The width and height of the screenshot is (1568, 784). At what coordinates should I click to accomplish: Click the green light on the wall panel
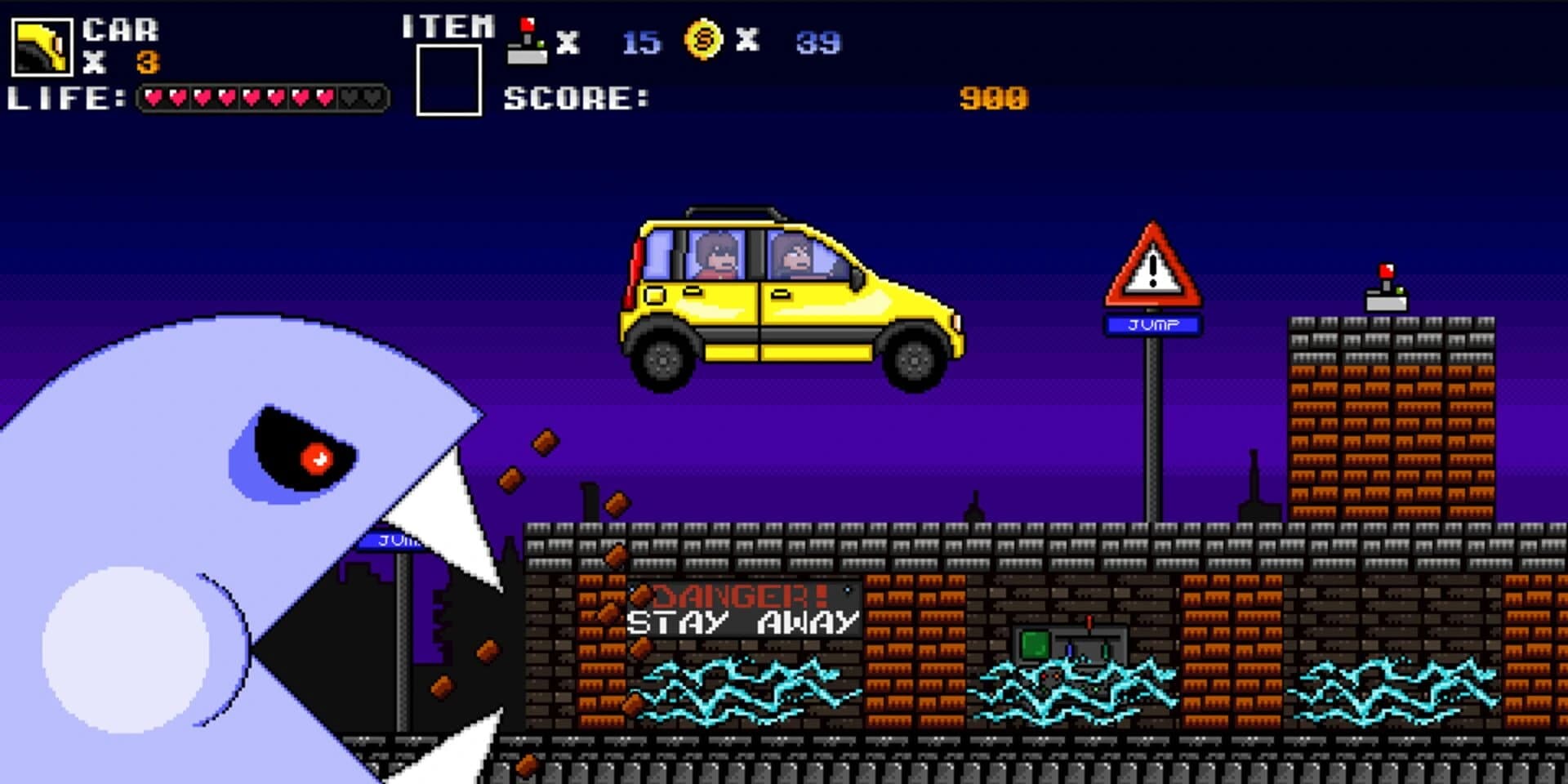pos(1036,644)
